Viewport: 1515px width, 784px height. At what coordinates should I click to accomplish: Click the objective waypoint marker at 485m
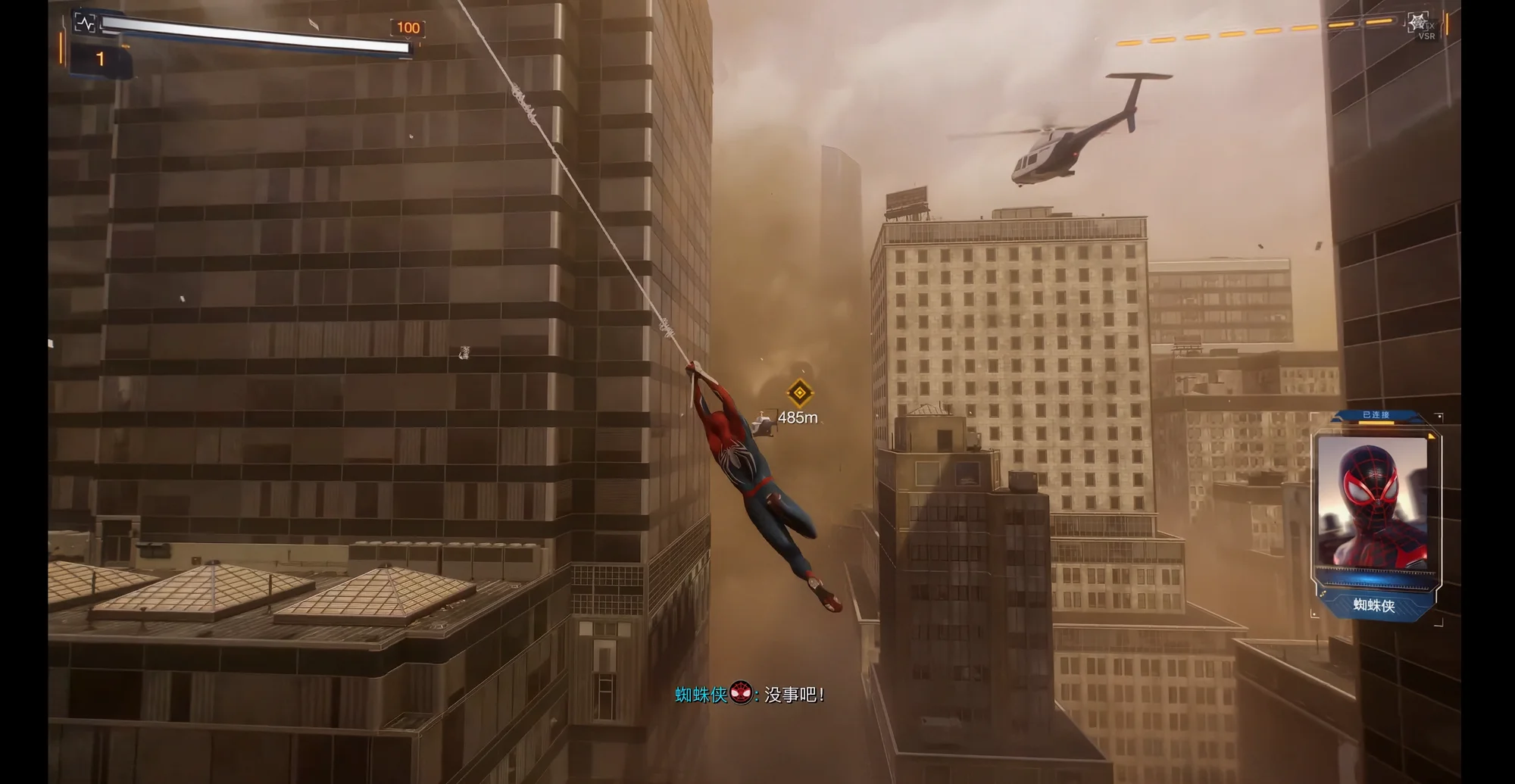coord(799,392)
